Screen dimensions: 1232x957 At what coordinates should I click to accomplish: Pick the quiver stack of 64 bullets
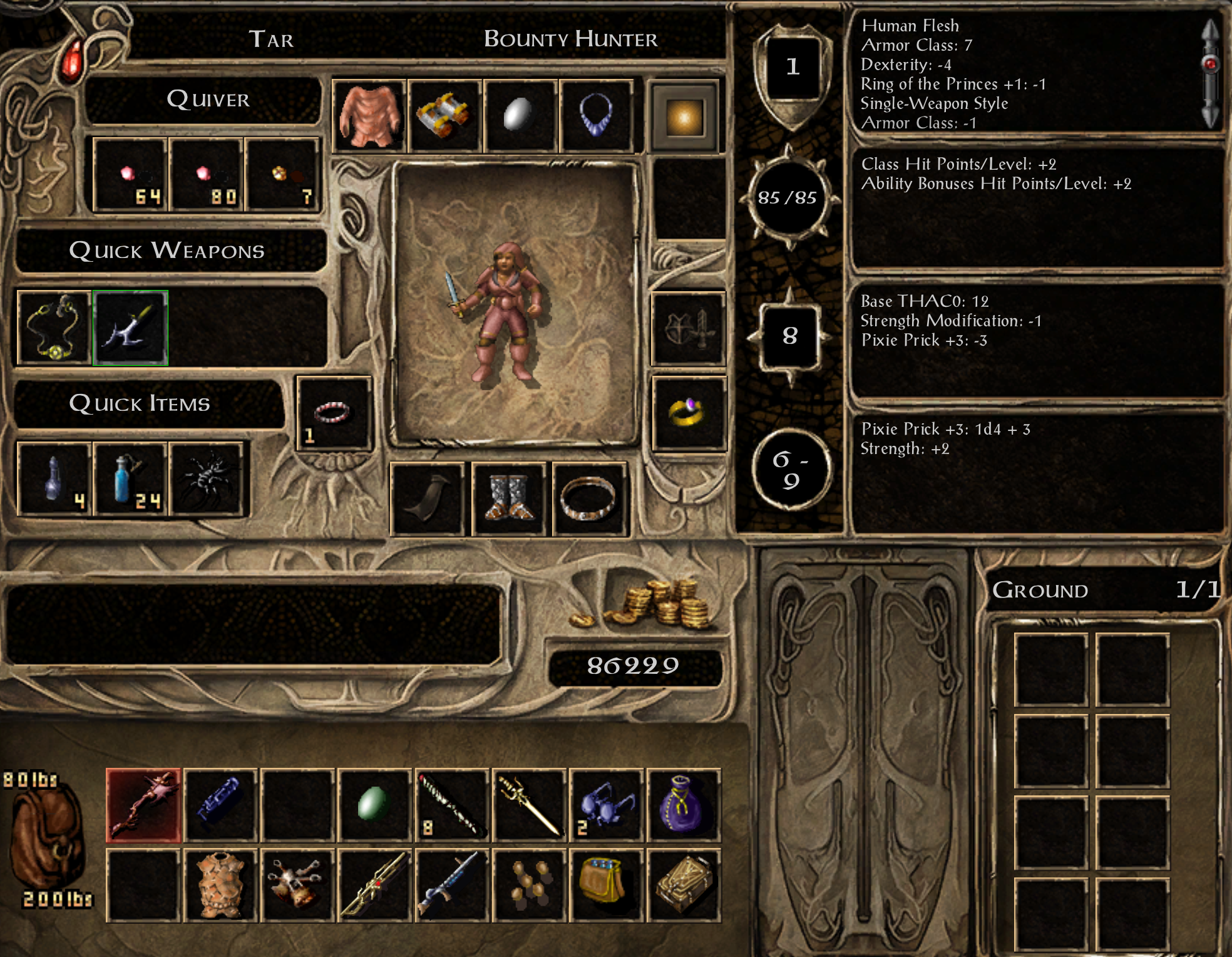[130, 175]
